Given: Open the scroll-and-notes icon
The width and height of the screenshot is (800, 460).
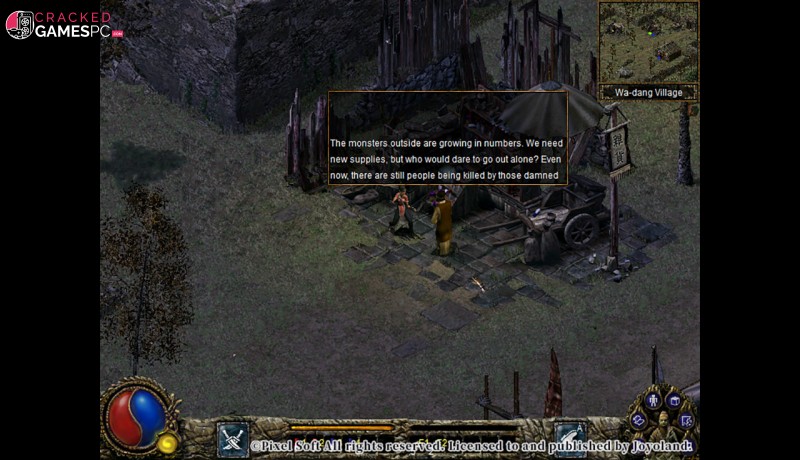Looking at the screenshot, I should 686,421.
